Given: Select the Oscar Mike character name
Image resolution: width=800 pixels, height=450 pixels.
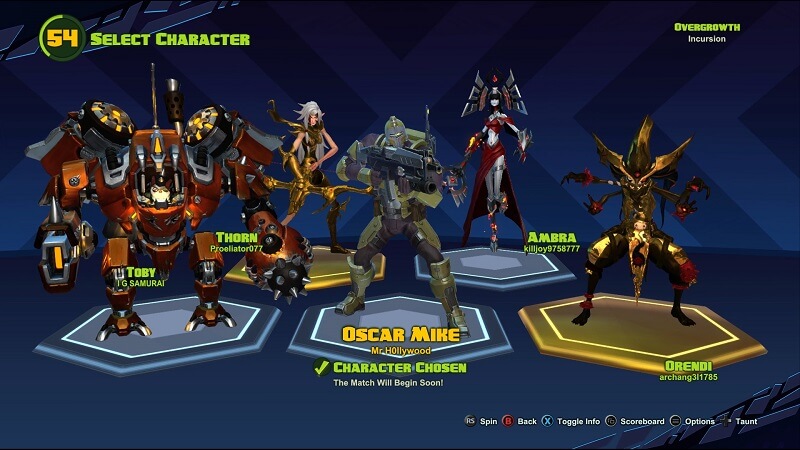Looking at the screenshot, I should tap(400, 334).
